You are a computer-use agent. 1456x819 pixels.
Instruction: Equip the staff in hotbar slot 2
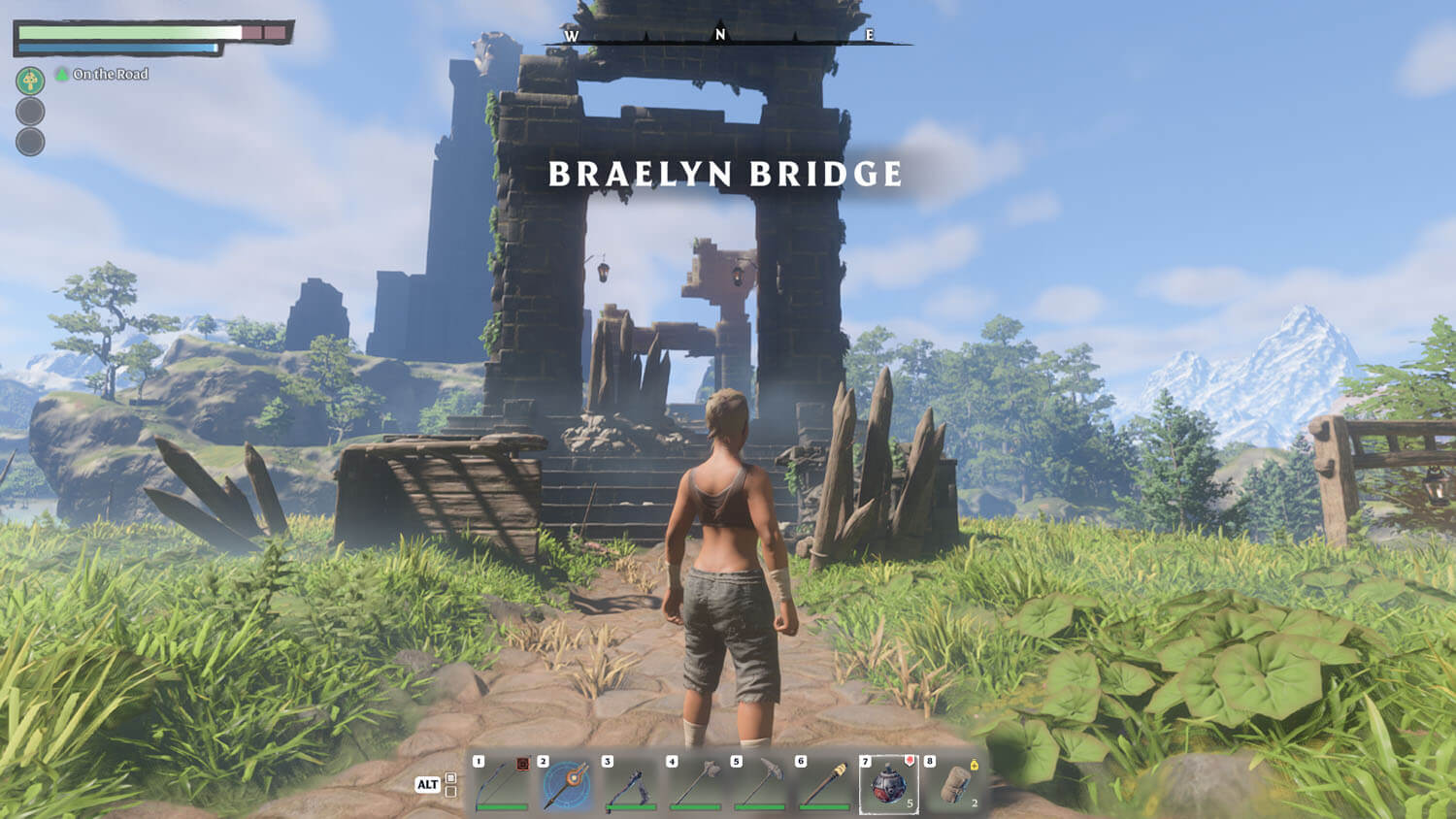coord(566,784)
